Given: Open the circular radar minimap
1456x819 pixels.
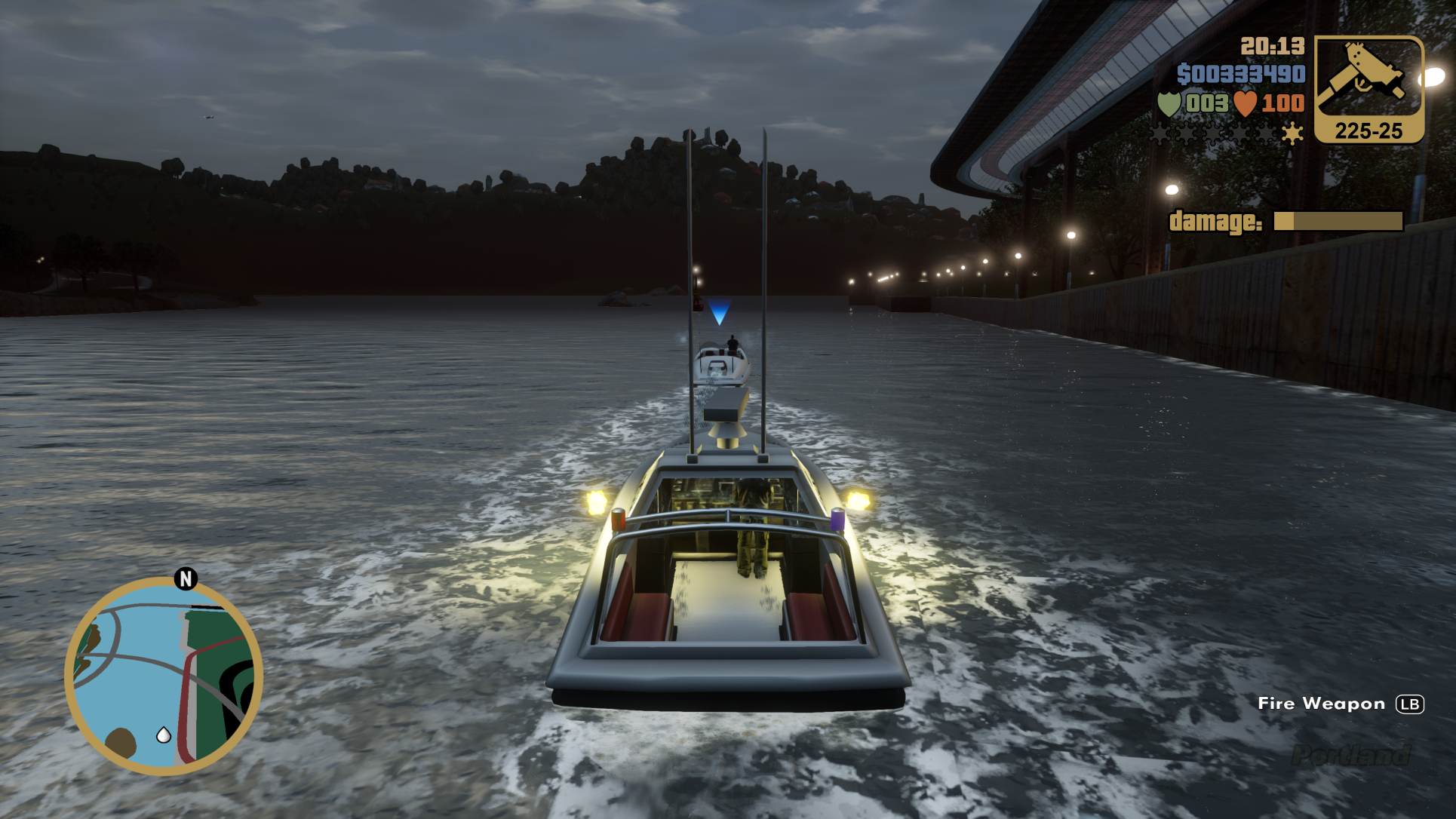Looking at the screenshot, I should pos(164,676).
